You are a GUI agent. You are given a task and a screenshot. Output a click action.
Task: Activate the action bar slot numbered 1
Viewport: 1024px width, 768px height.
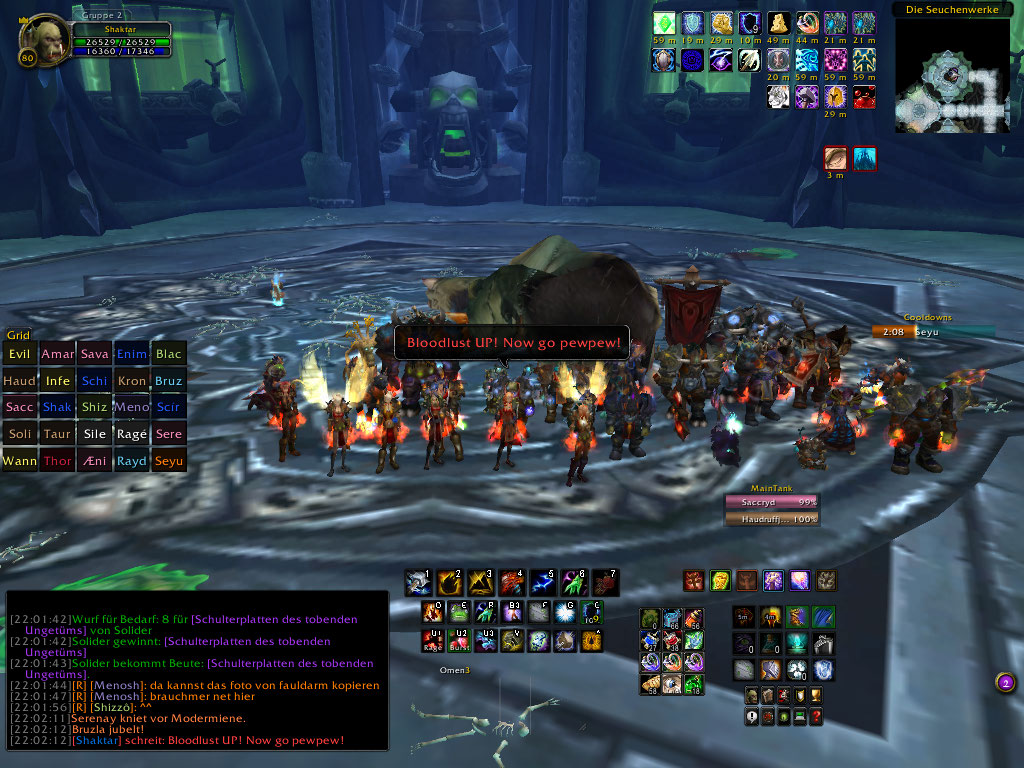(418, 582)
